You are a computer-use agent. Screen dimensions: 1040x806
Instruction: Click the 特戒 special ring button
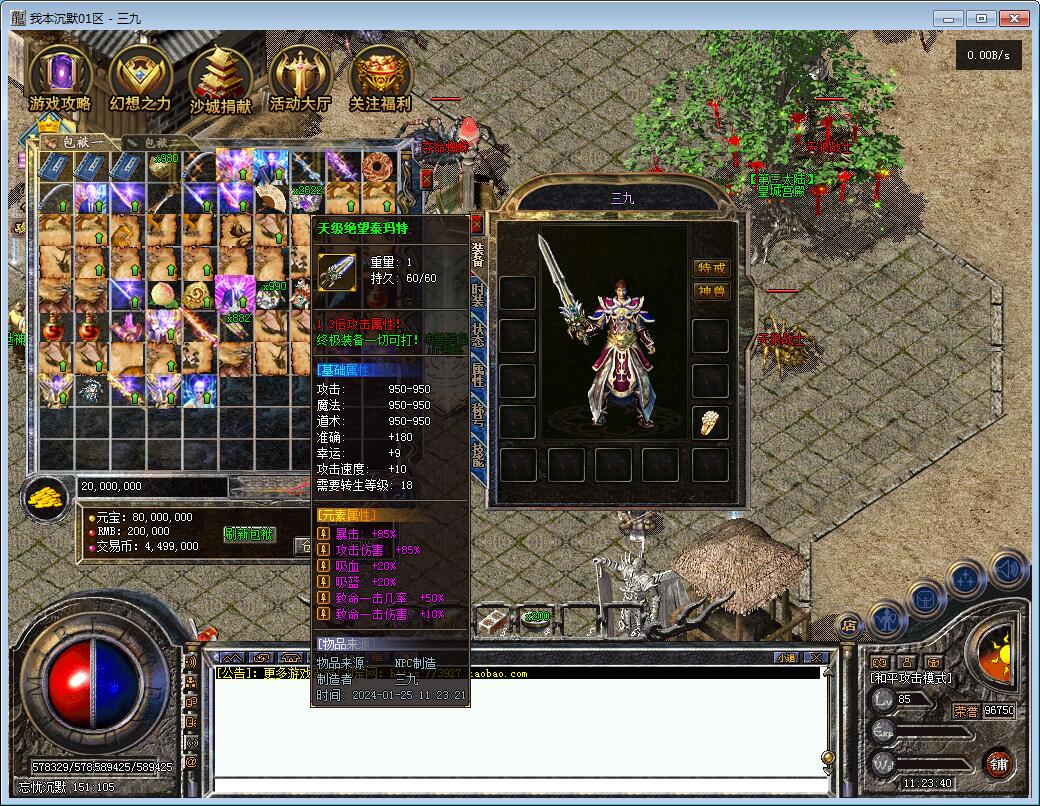click(x=712, y=268)
